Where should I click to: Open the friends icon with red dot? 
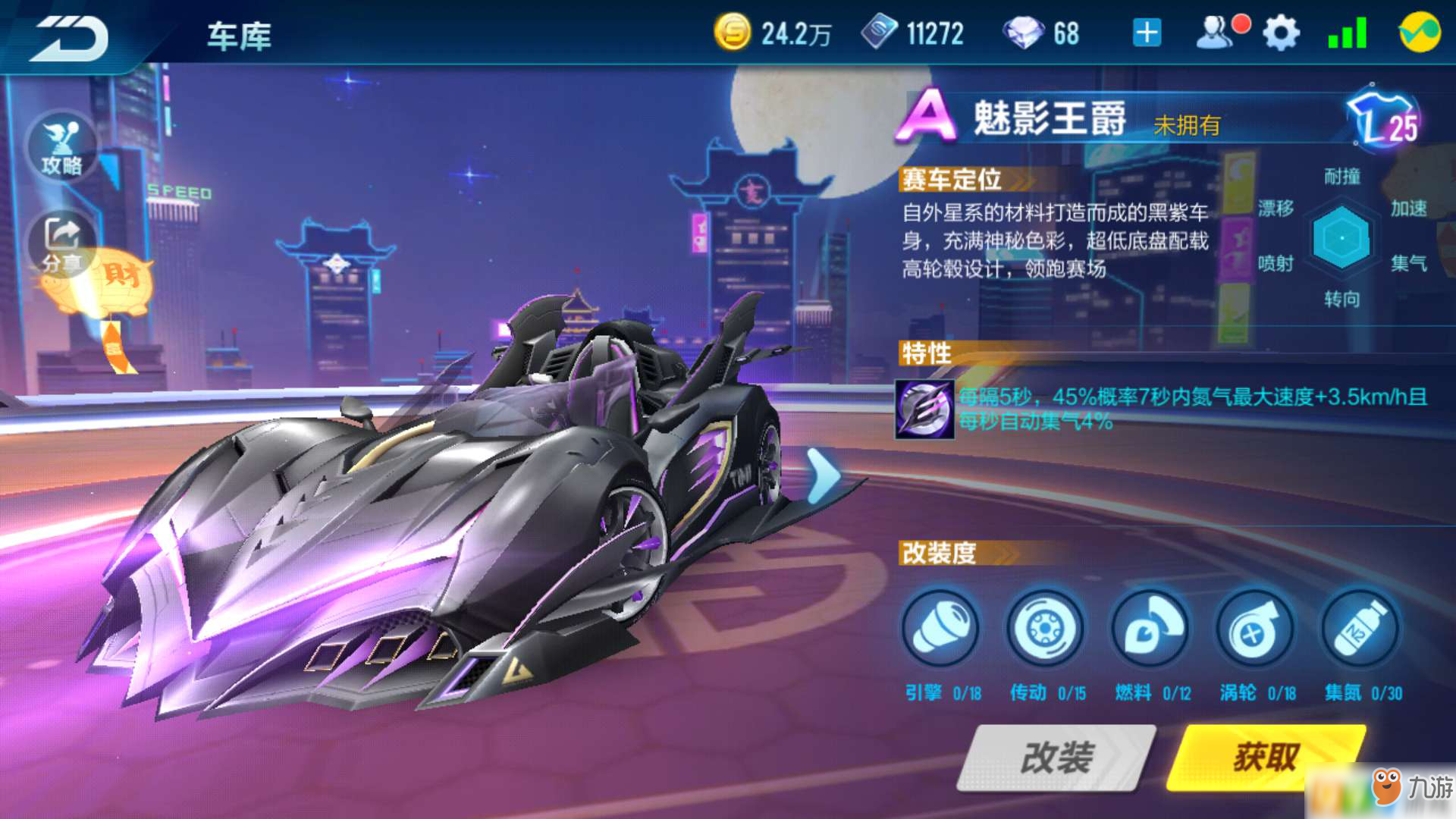[1218, 33]
